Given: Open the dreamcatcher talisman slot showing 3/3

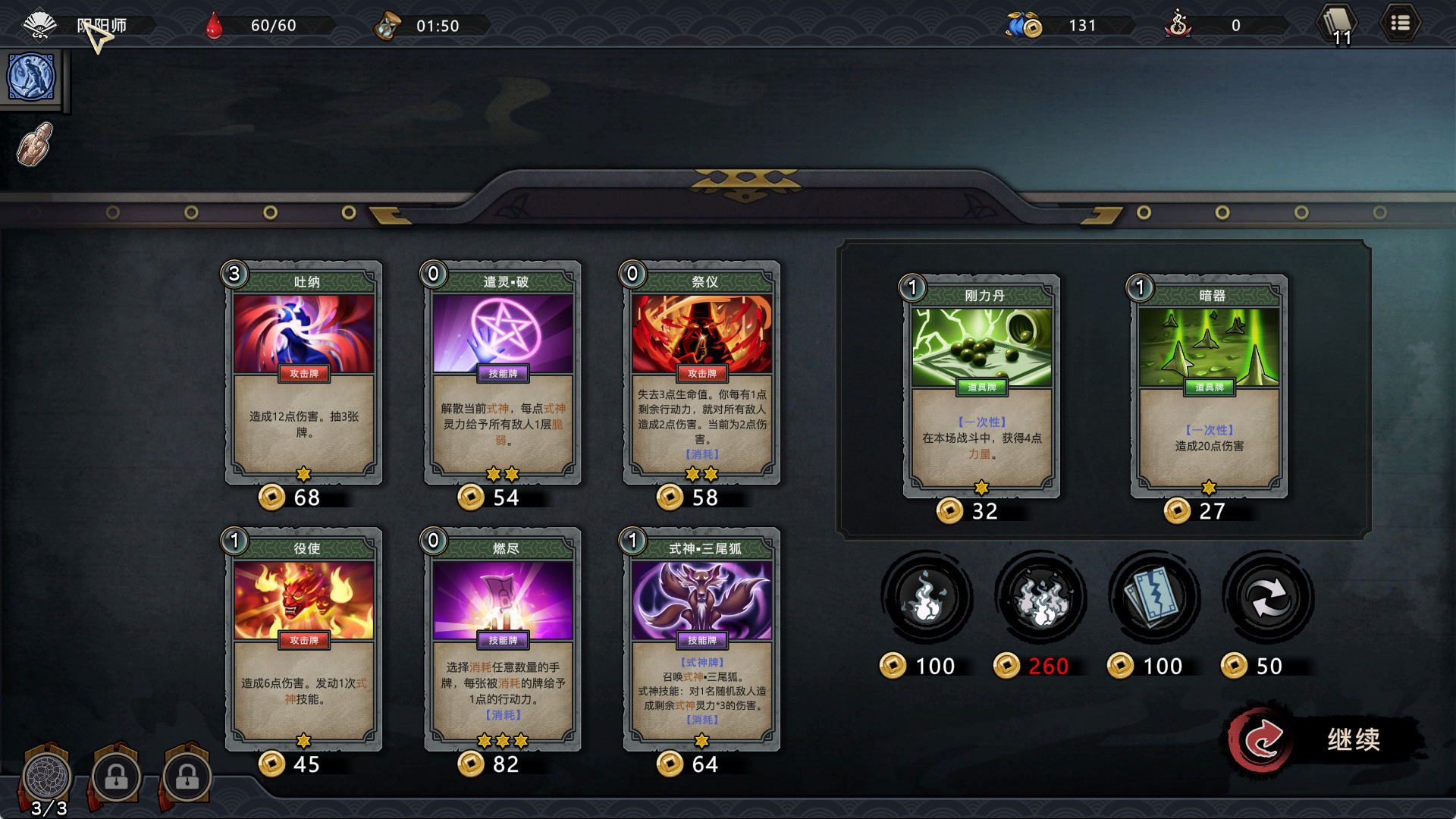Looking at the screenshot, I should (x=47, y=777).
